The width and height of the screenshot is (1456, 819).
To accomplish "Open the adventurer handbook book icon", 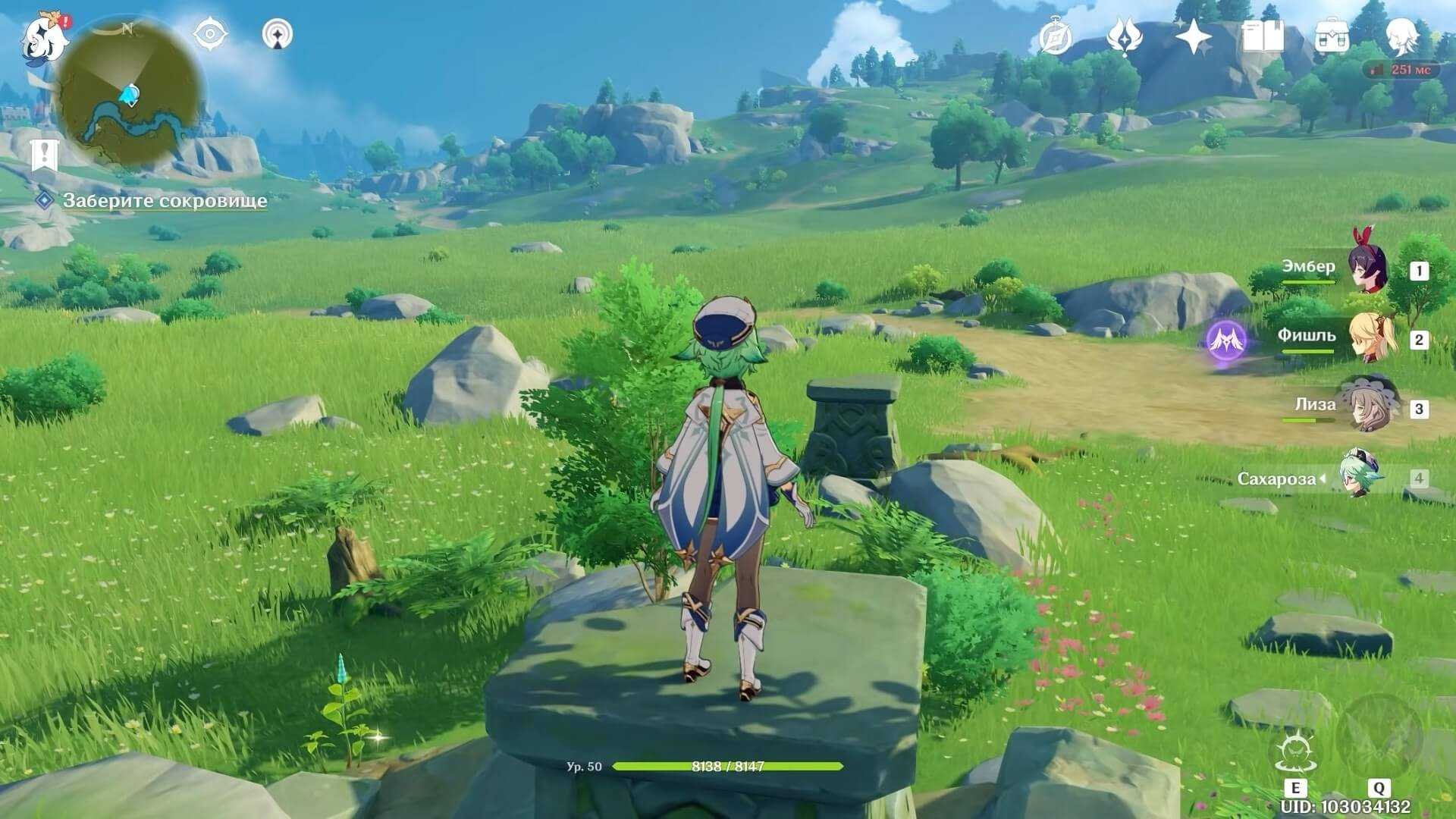I will pyautogui.click(x=1263, y=36).
